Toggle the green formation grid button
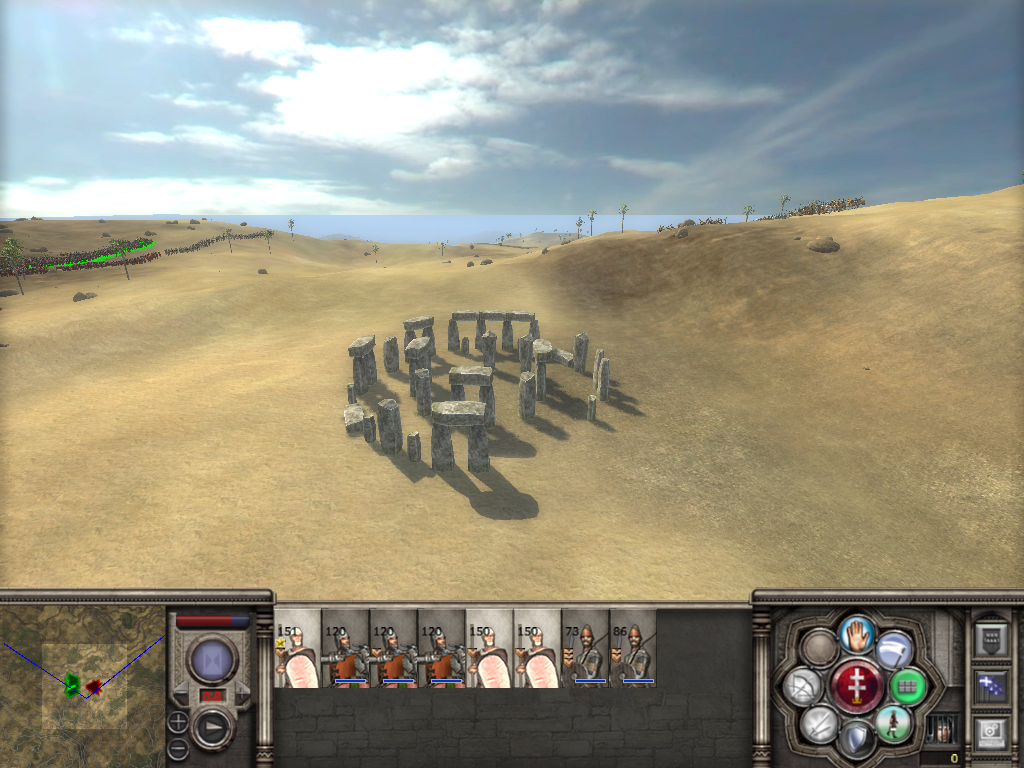 (908, 686)
